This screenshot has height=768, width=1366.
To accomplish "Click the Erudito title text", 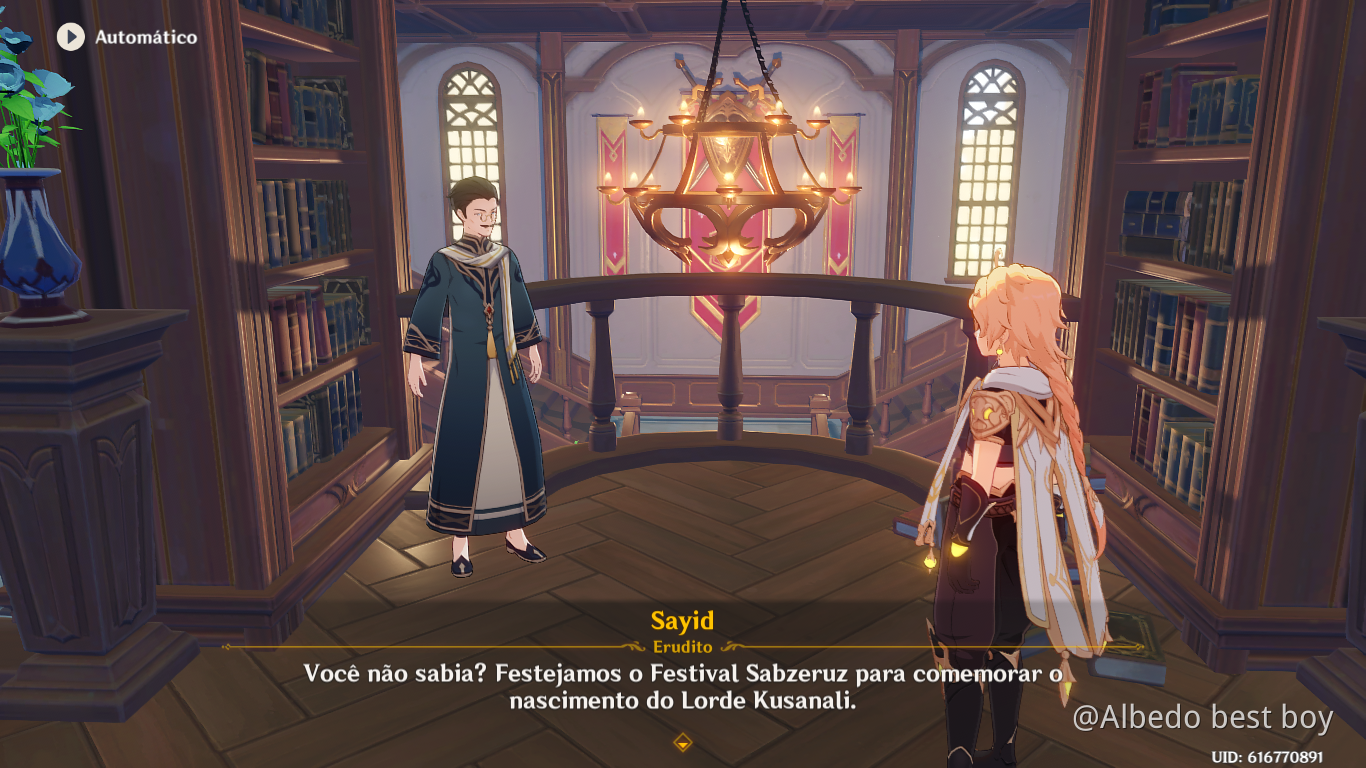I will click(683, 646).
